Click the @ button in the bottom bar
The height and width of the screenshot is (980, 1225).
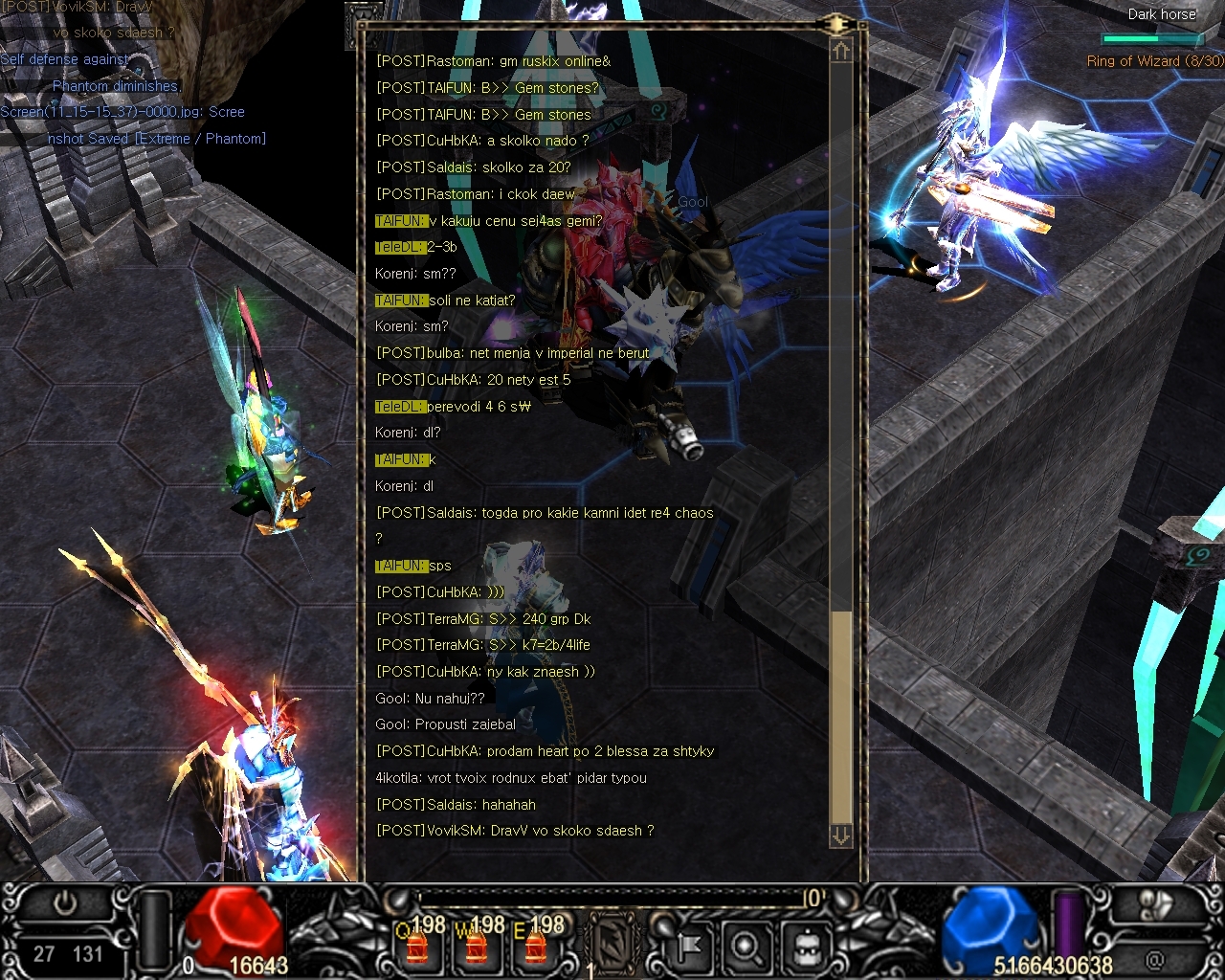(x=1155, y=957)
